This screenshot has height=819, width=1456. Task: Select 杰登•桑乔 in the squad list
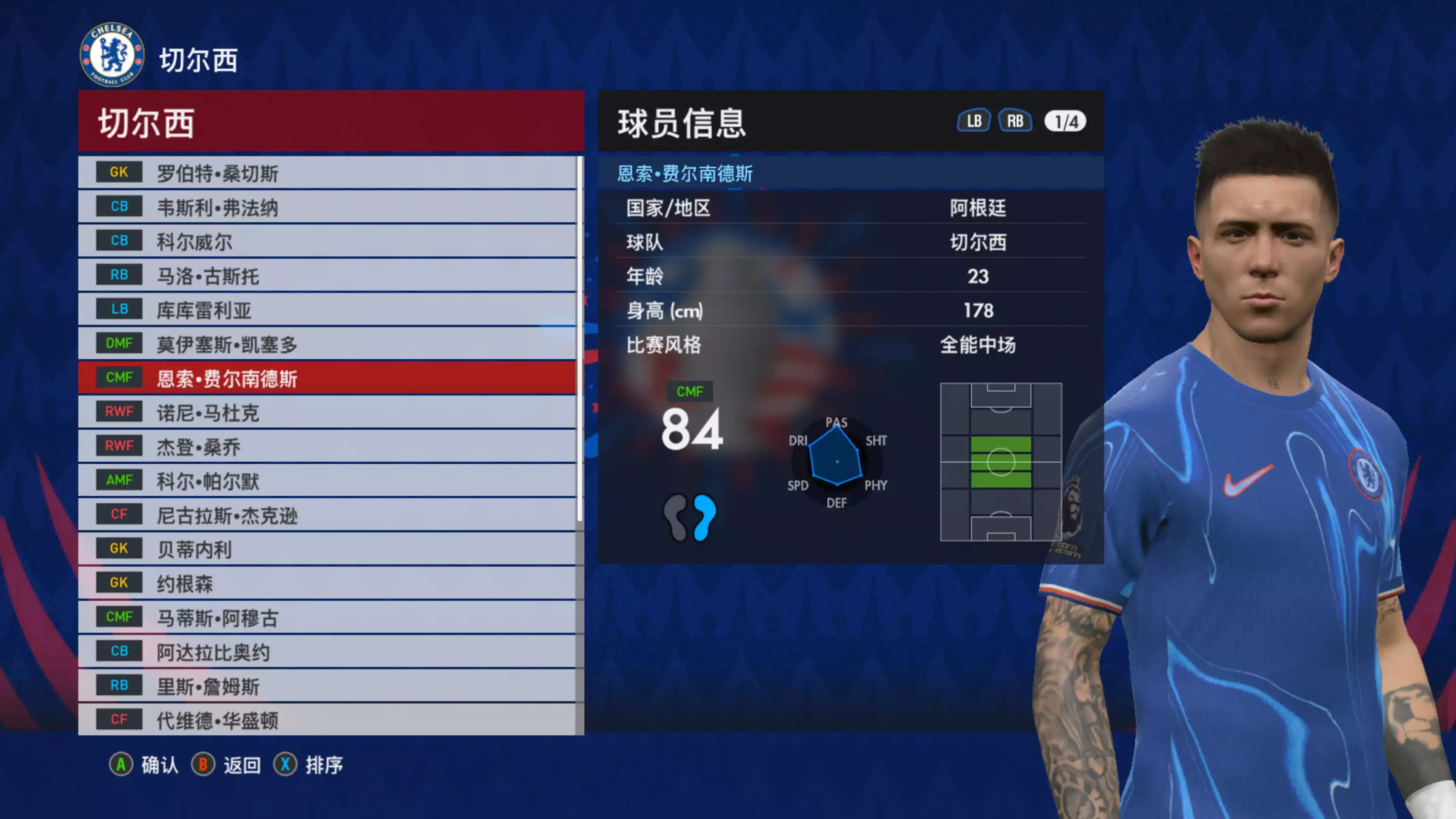tap(328, 447)
